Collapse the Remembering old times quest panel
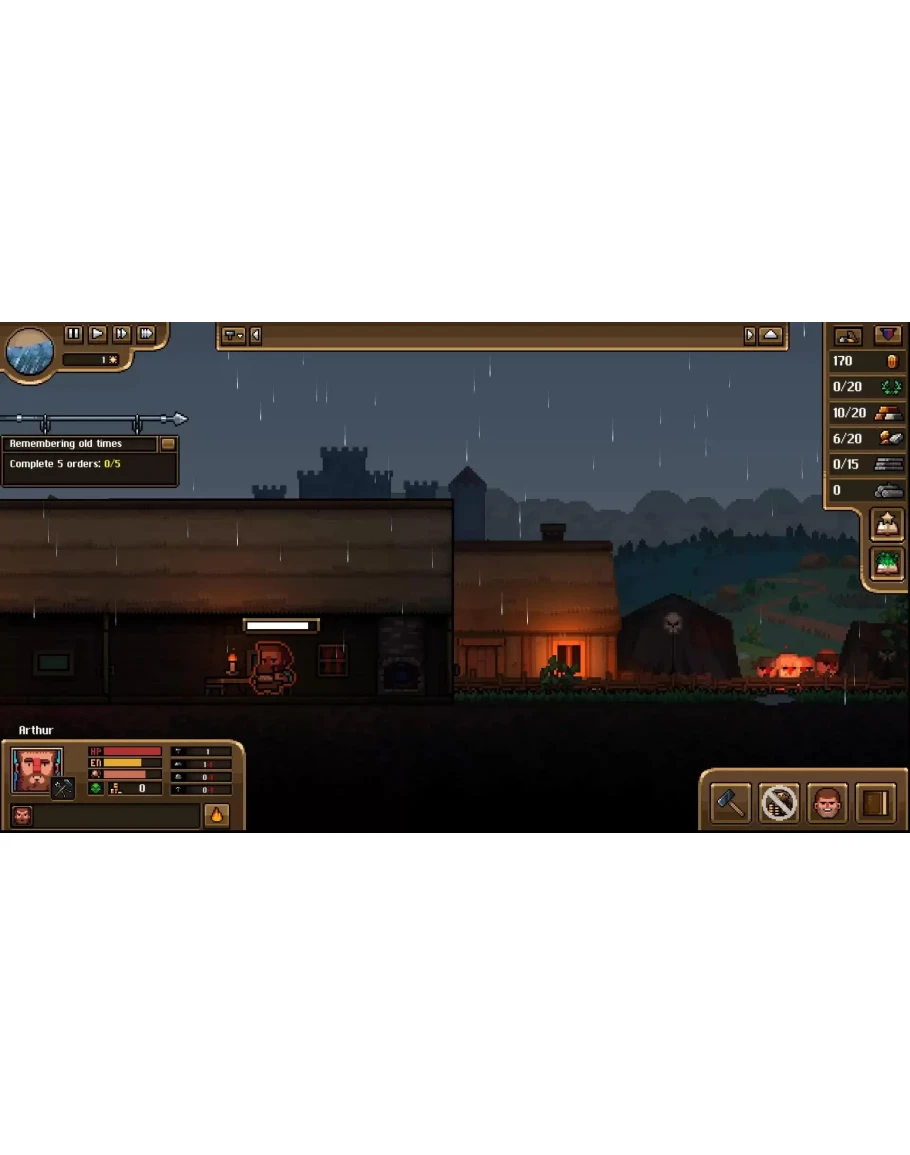The width and height of the screenshot is (910, 1155). (168, 444)
